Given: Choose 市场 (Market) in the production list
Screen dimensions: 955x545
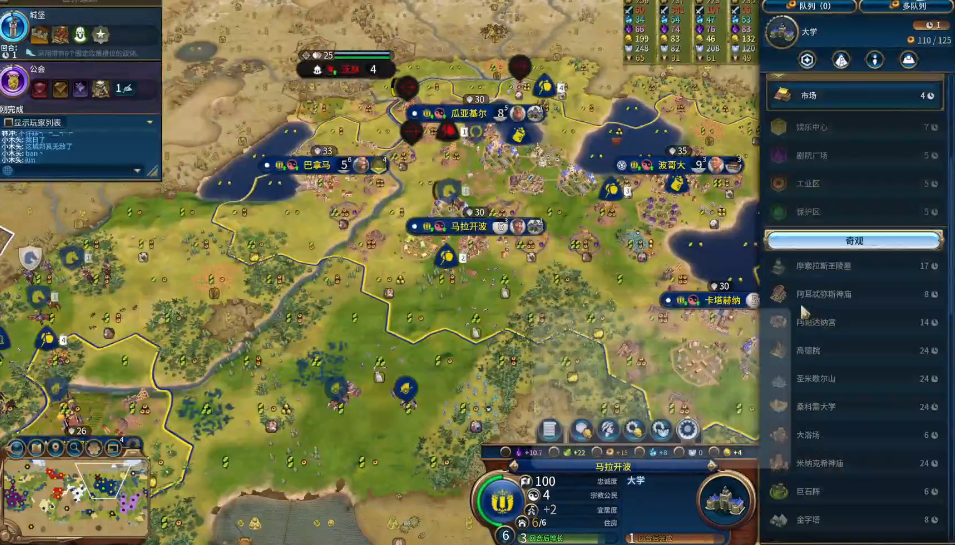Looking at the screenshot, I should (853, 96).
